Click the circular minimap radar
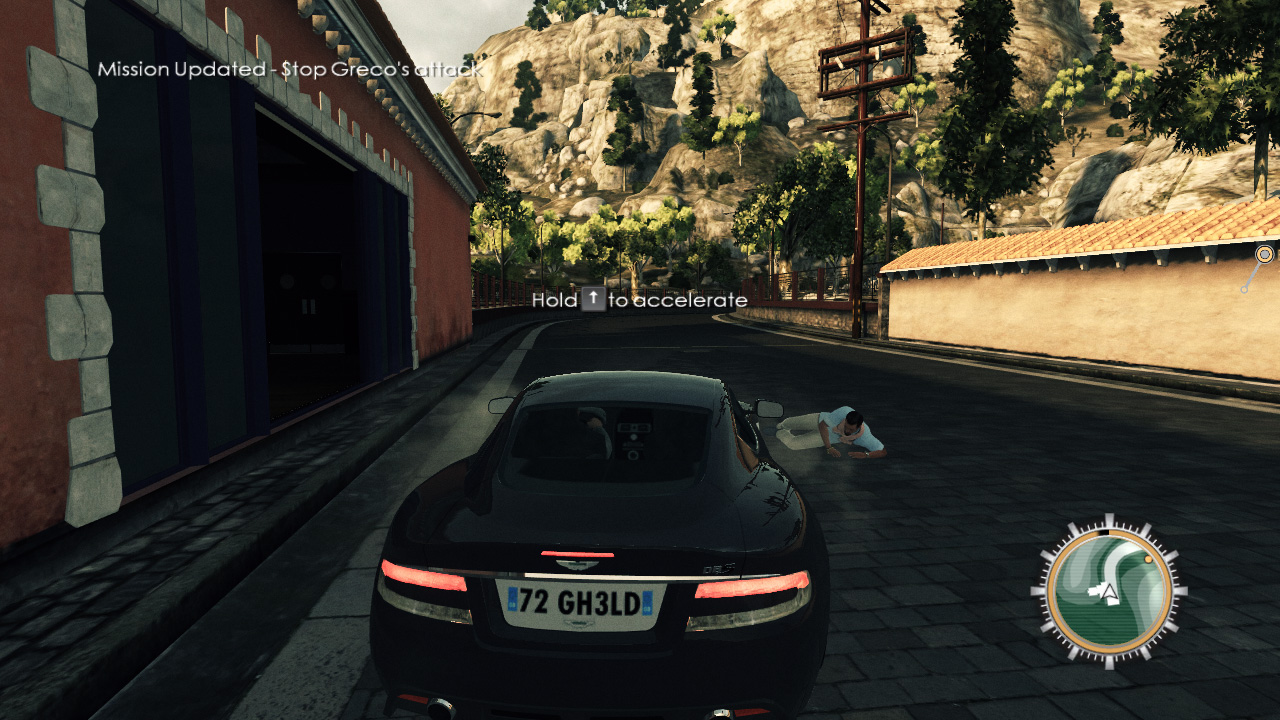 tap(1108, 590)
